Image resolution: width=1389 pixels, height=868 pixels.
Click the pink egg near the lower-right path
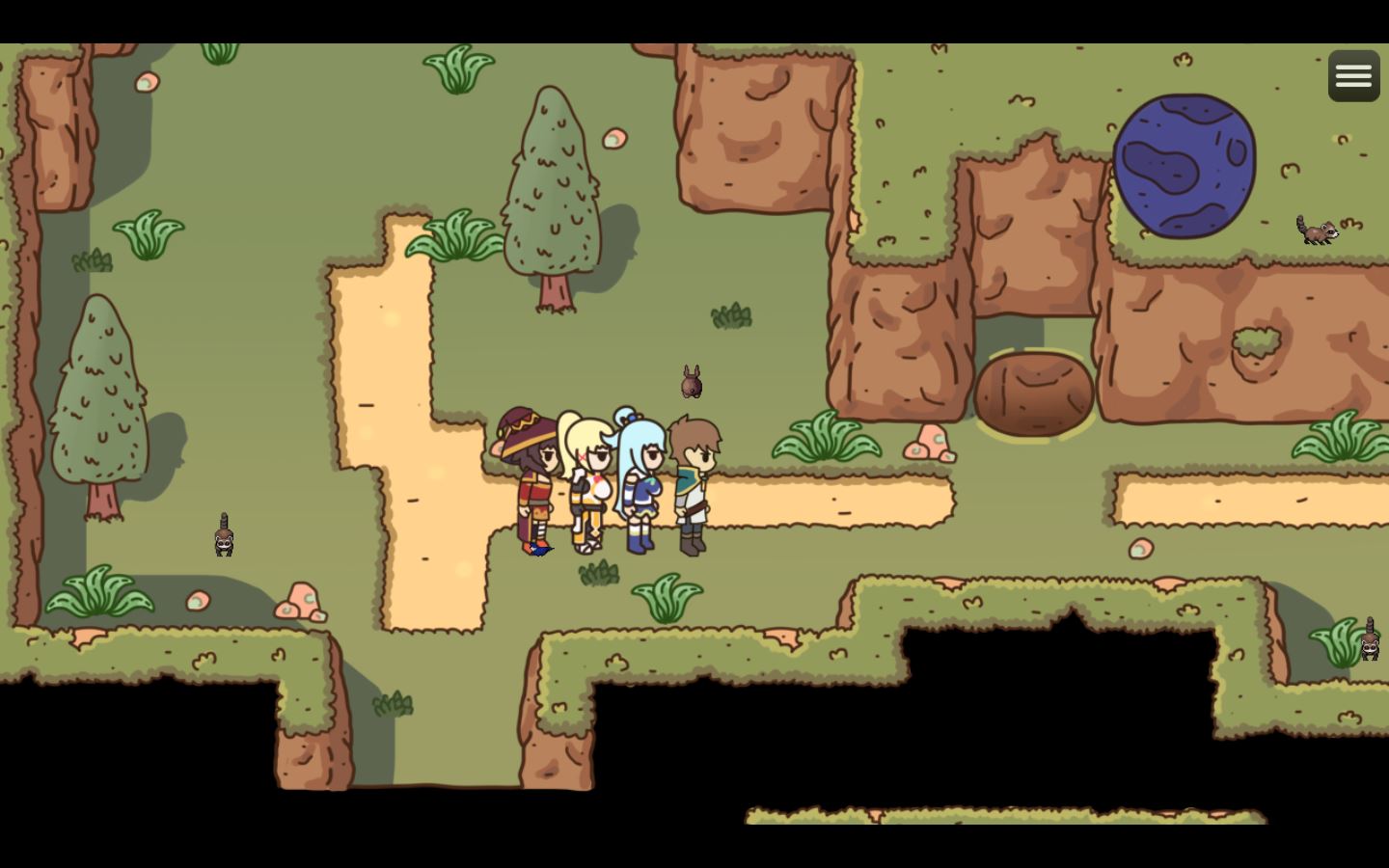(1140, 548)
